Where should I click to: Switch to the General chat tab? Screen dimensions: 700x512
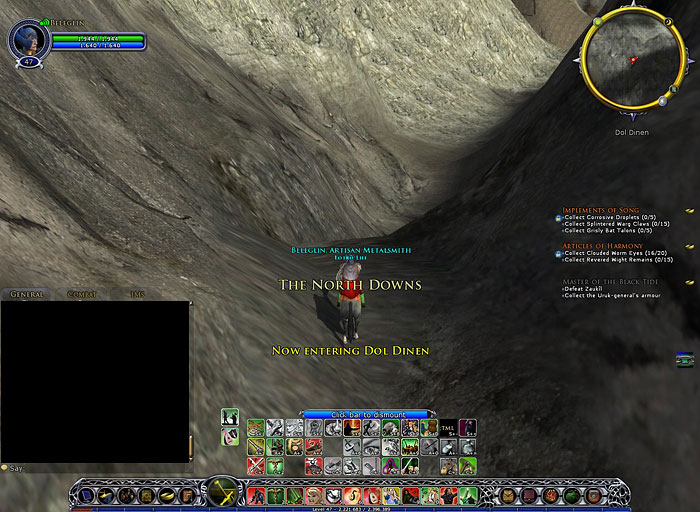(x=29, y=294)
